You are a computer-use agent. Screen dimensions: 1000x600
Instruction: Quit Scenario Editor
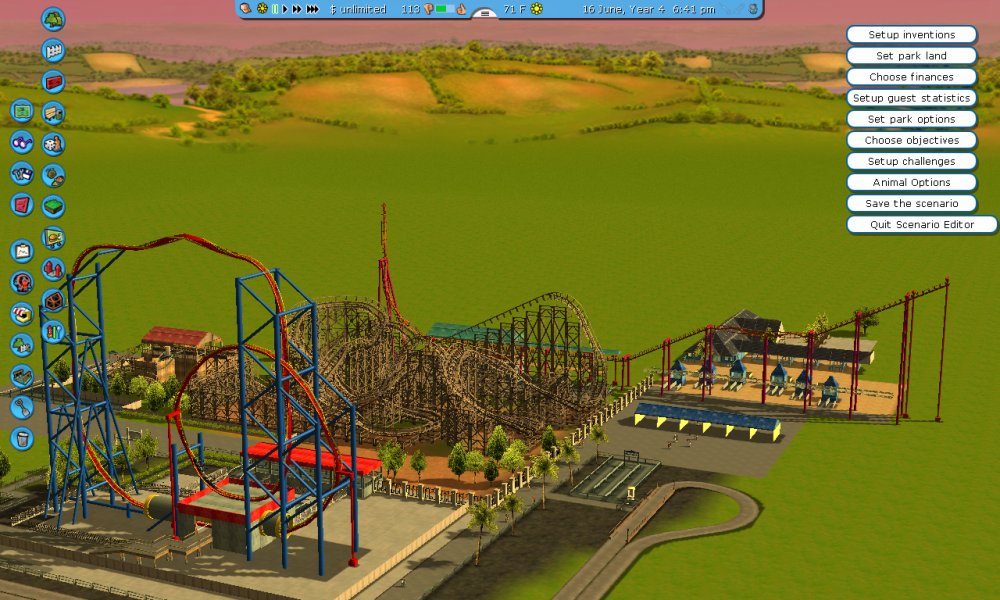tap(921, 224)
